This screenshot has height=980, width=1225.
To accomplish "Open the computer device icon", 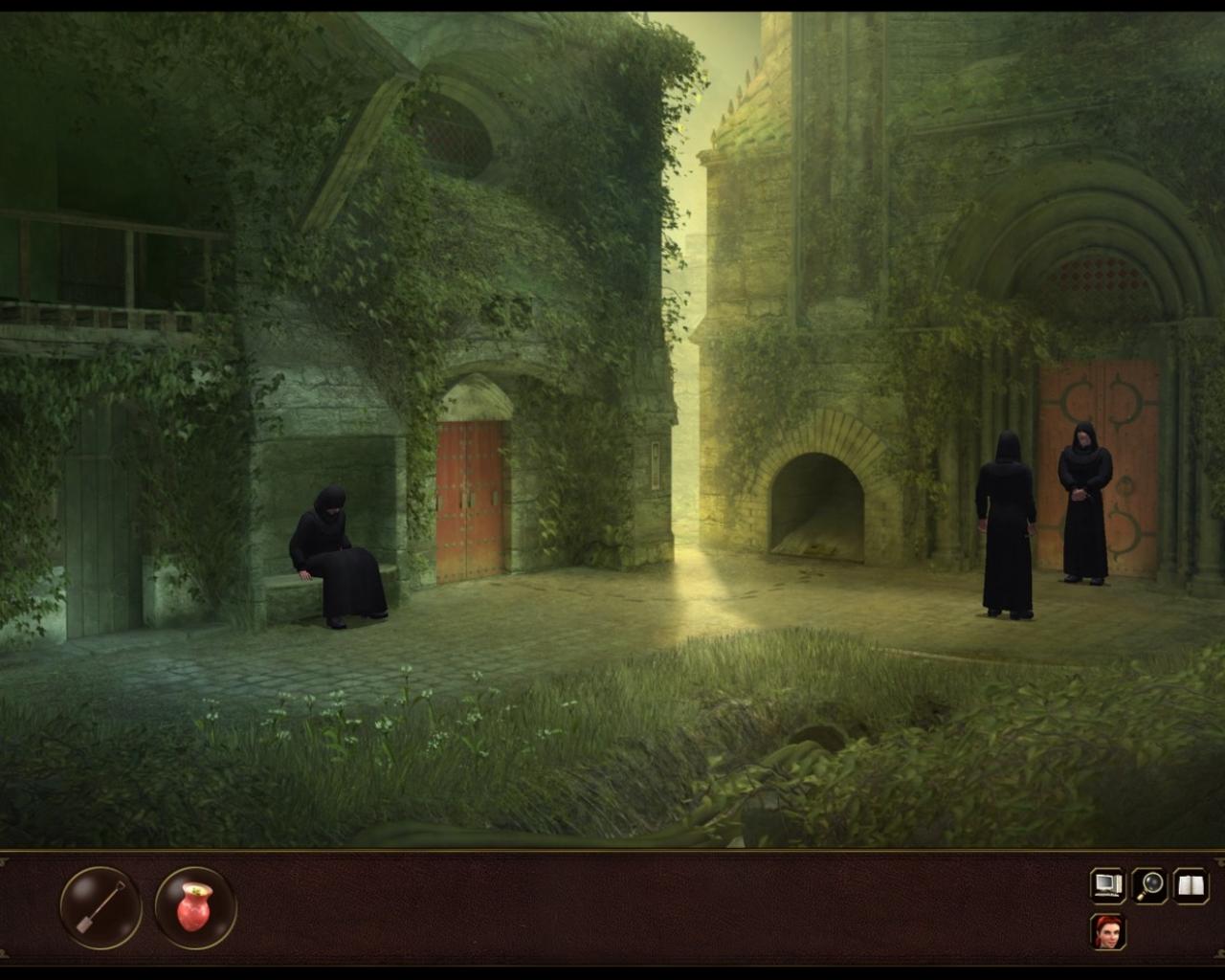I will click(1107, 886).
